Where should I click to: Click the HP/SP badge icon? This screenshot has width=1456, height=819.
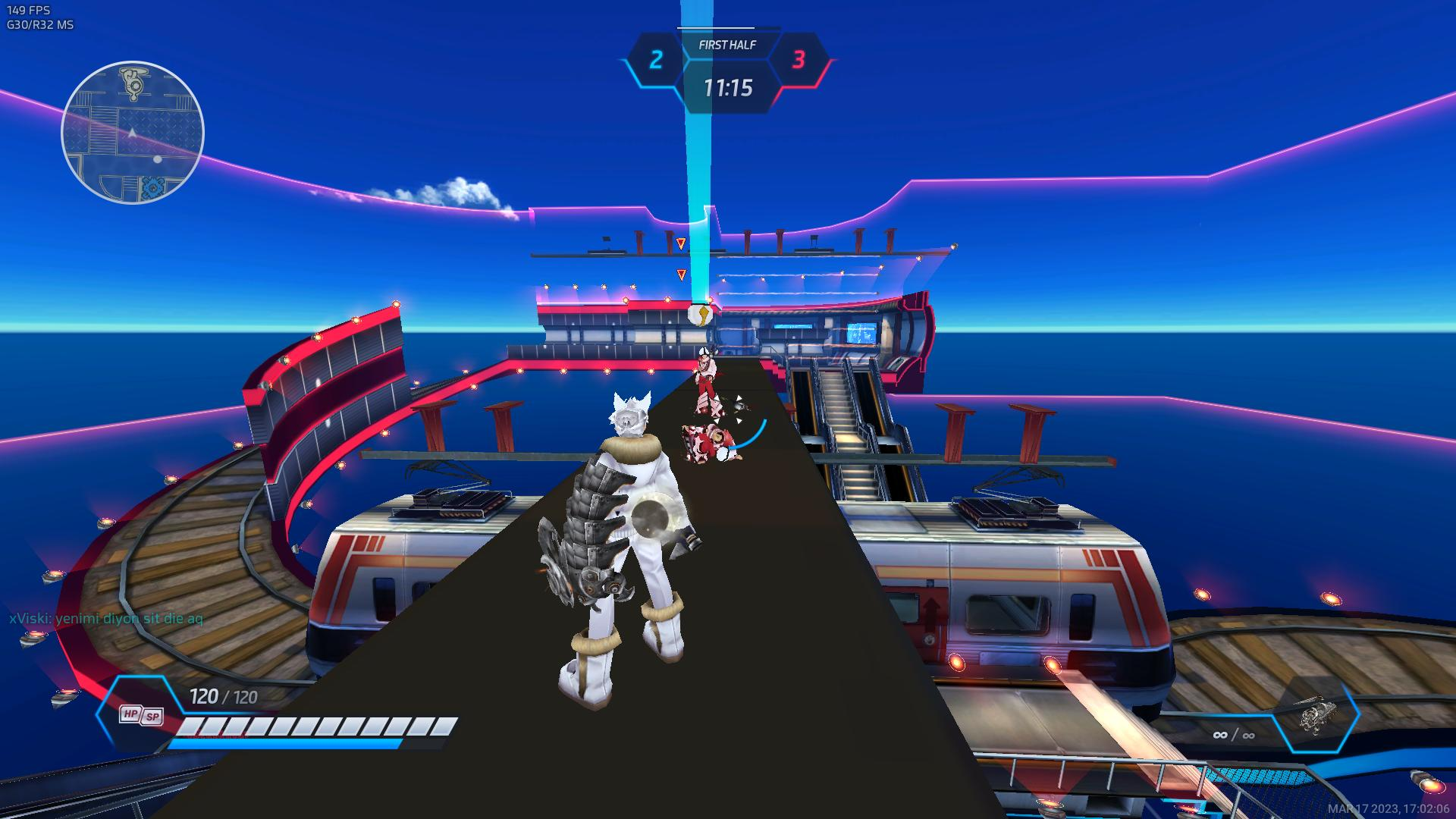[x=141, y=715]
